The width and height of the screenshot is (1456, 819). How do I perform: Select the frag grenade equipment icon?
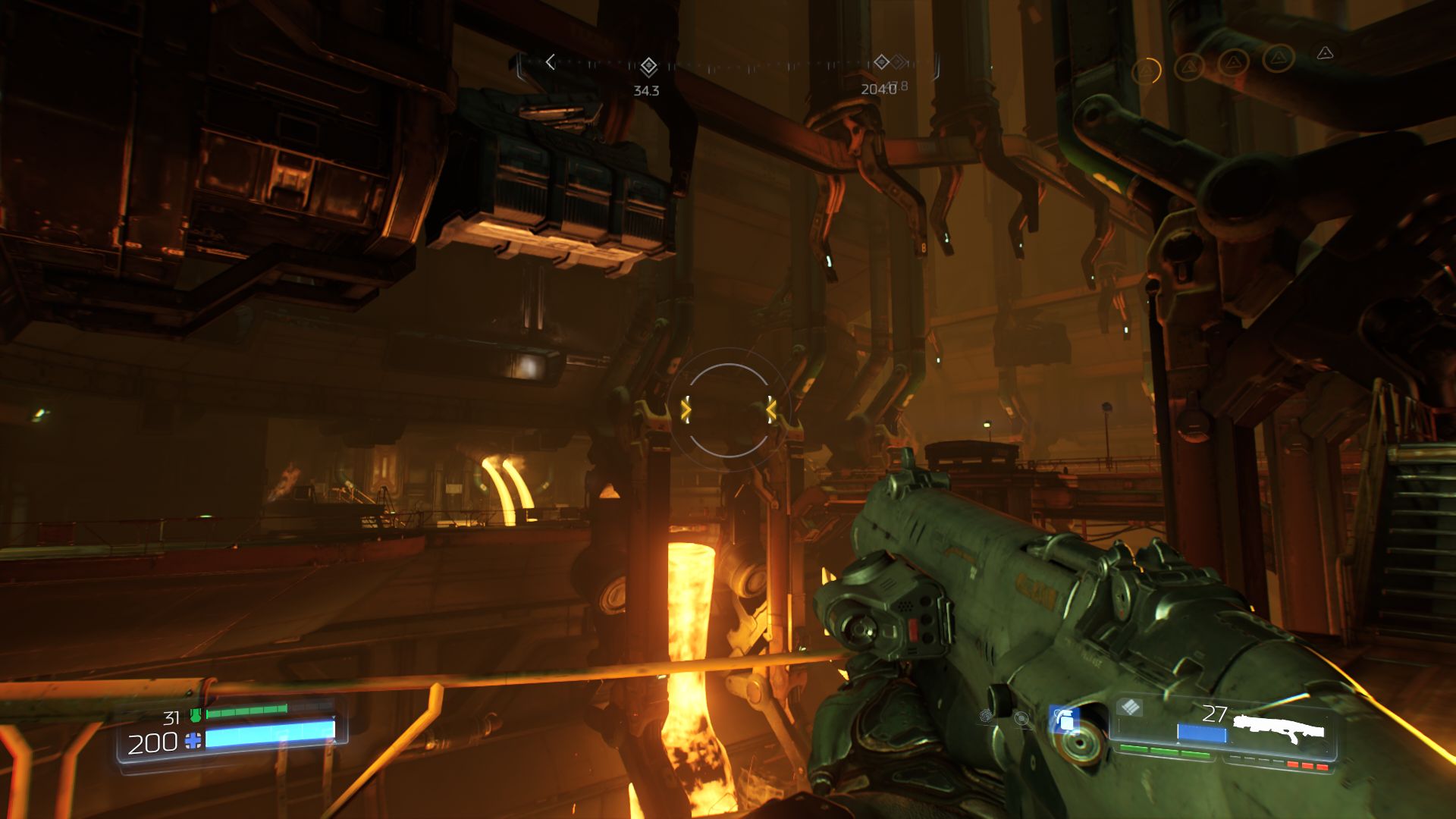tap(1065, 720)
